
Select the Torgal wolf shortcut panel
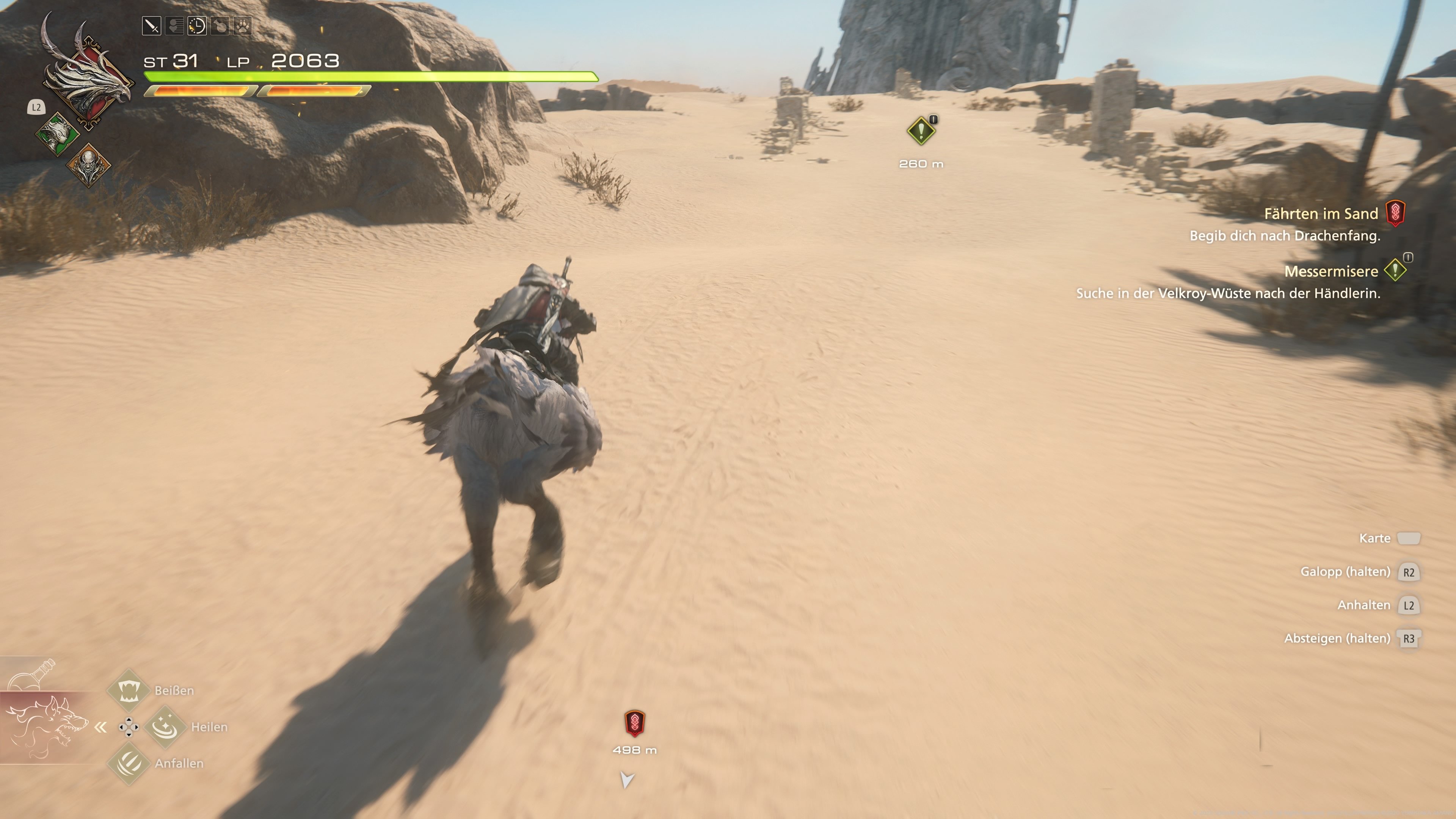(46, 727)
